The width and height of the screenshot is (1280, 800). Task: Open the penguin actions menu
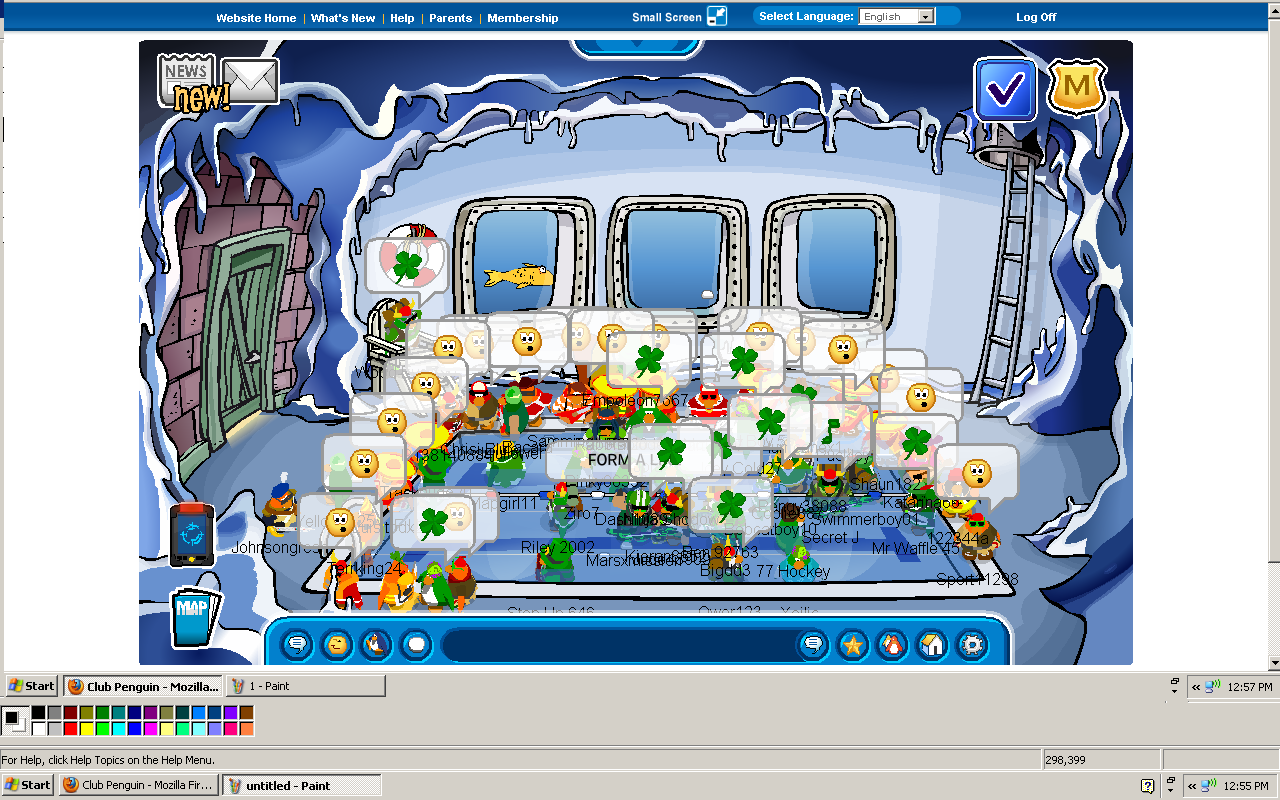pos(377,645)
